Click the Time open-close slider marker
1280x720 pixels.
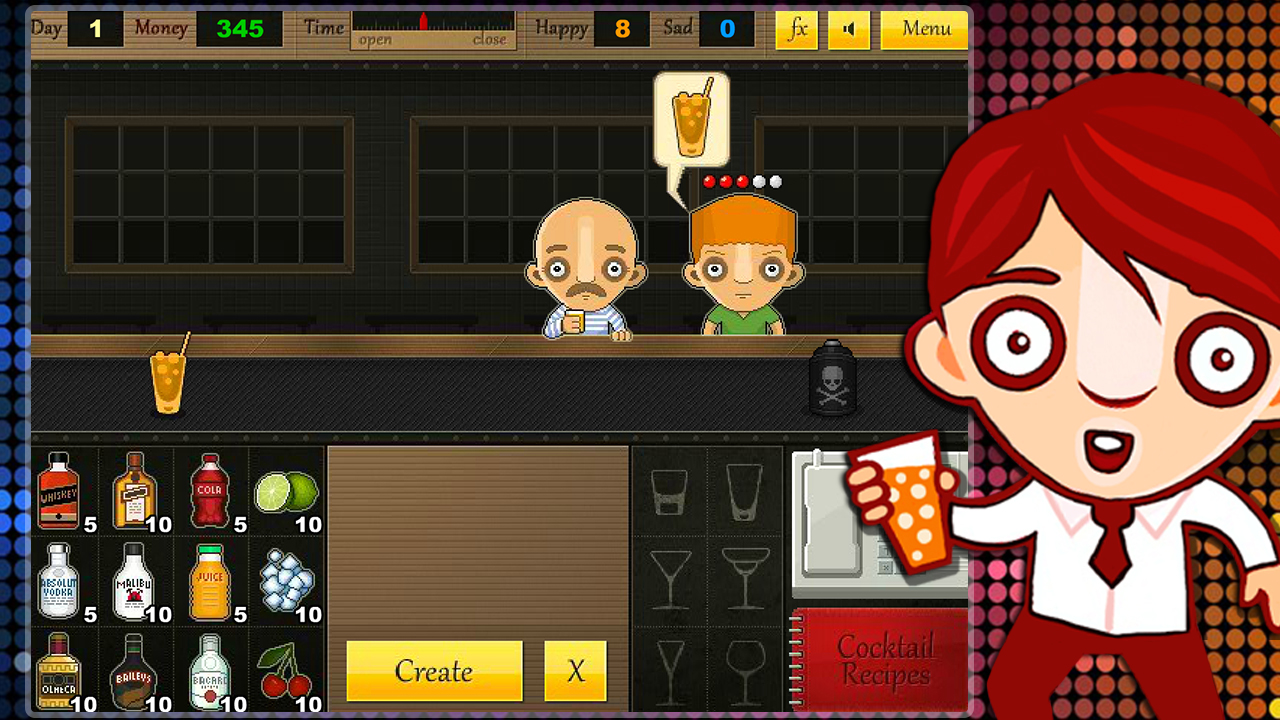[424, 22]
